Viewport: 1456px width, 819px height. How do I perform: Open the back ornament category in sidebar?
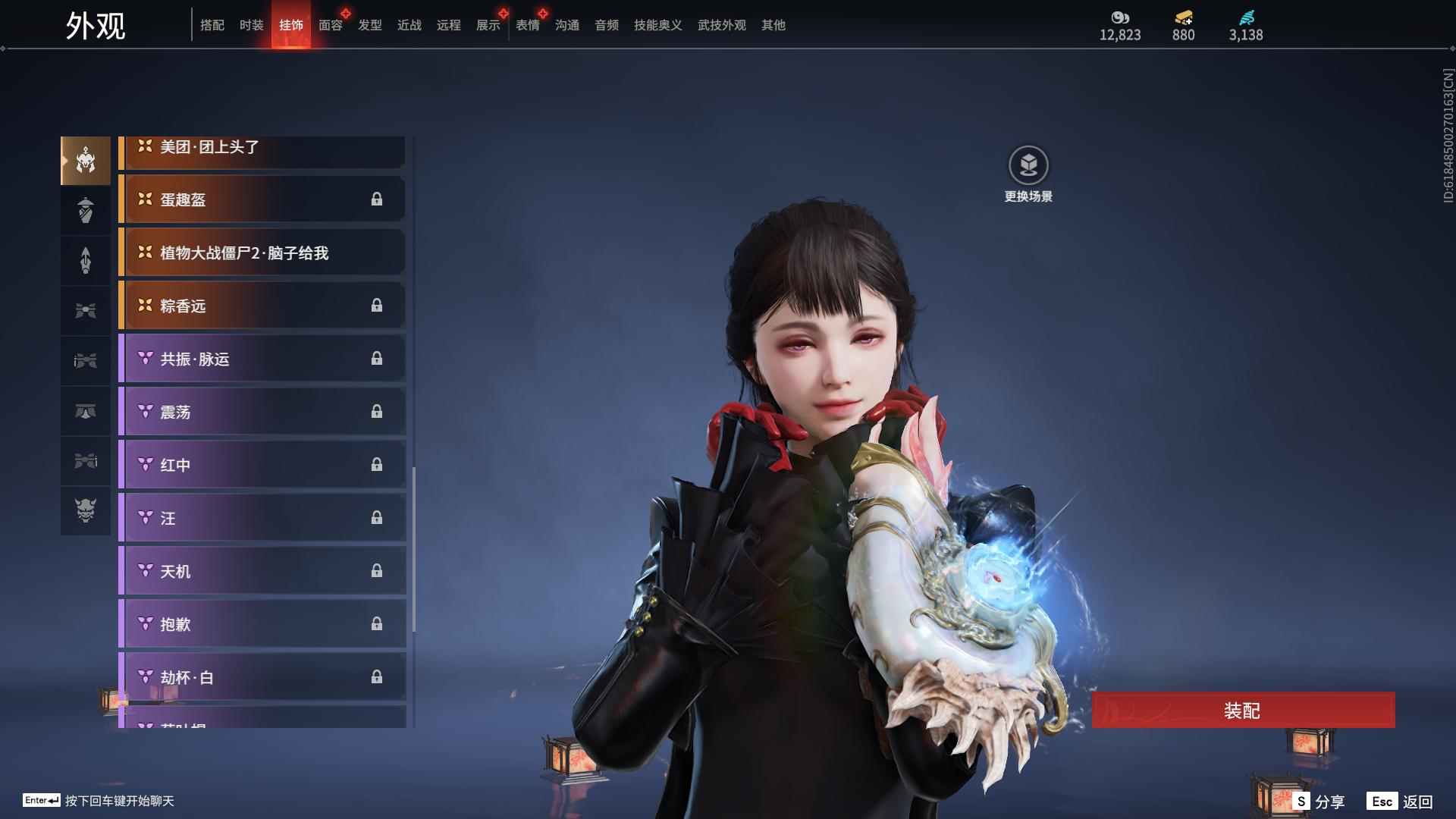85,260
